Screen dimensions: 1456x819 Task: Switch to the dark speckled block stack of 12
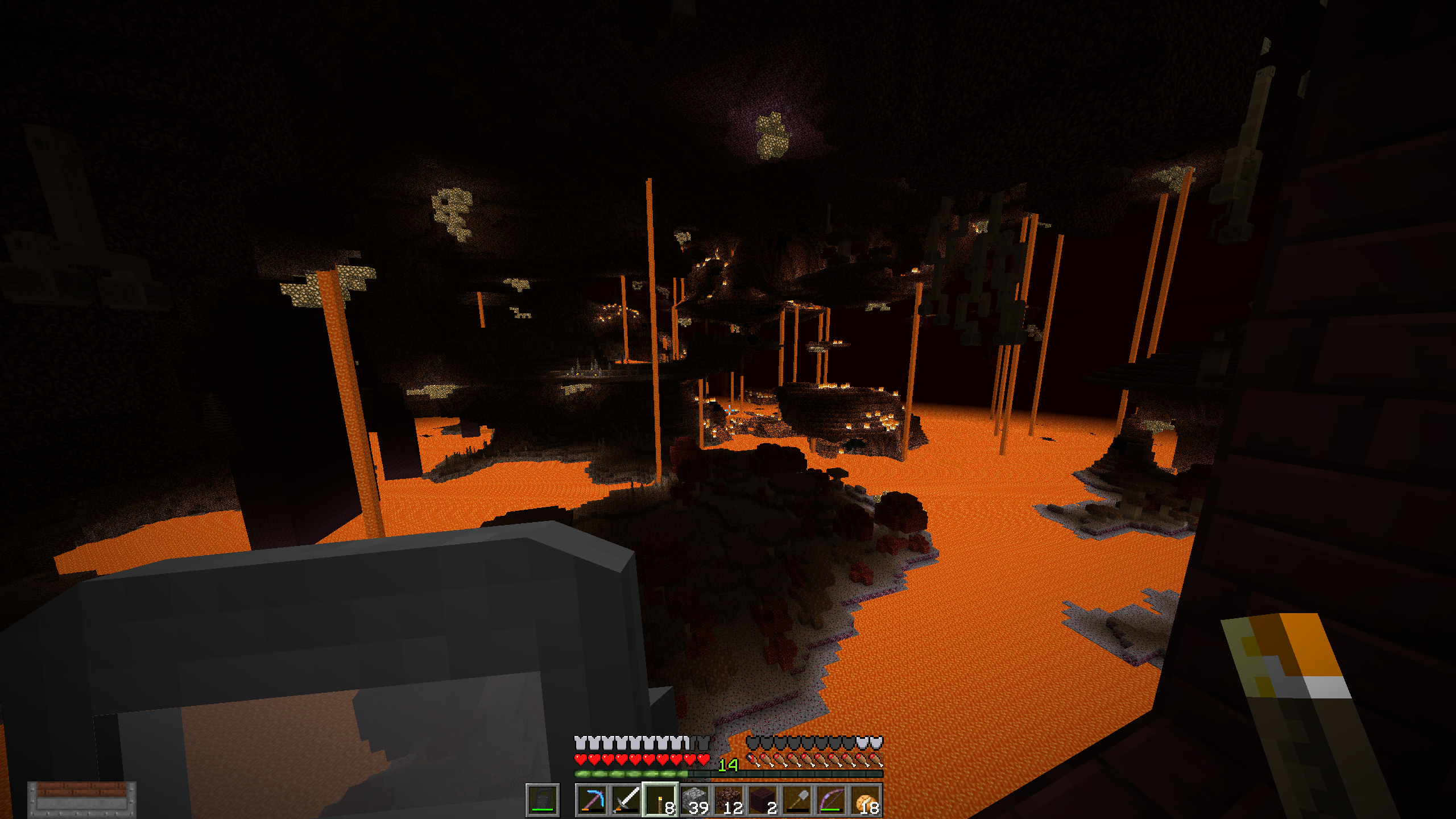point(729,800)
